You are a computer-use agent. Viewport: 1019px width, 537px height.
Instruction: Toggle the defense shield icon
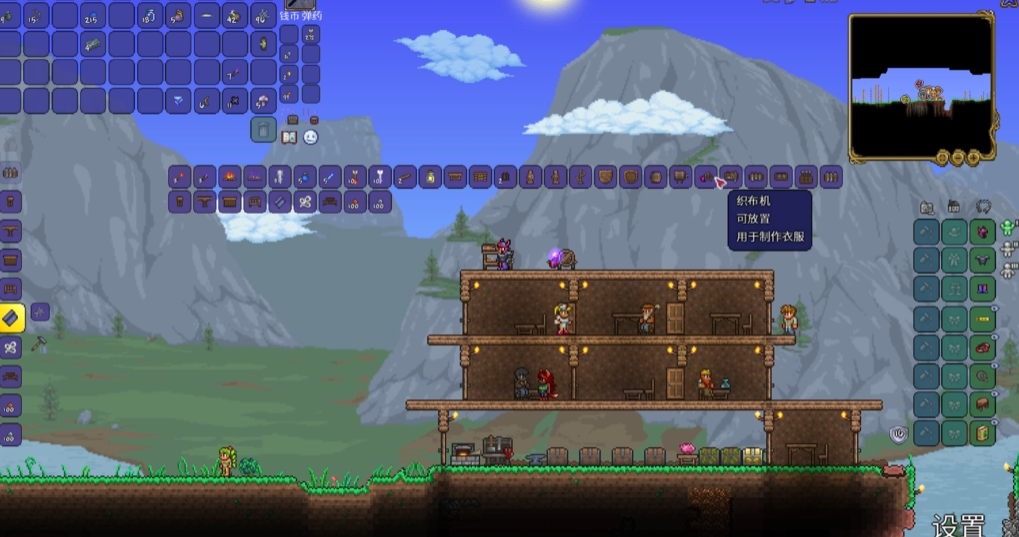(x=897, y=434)
